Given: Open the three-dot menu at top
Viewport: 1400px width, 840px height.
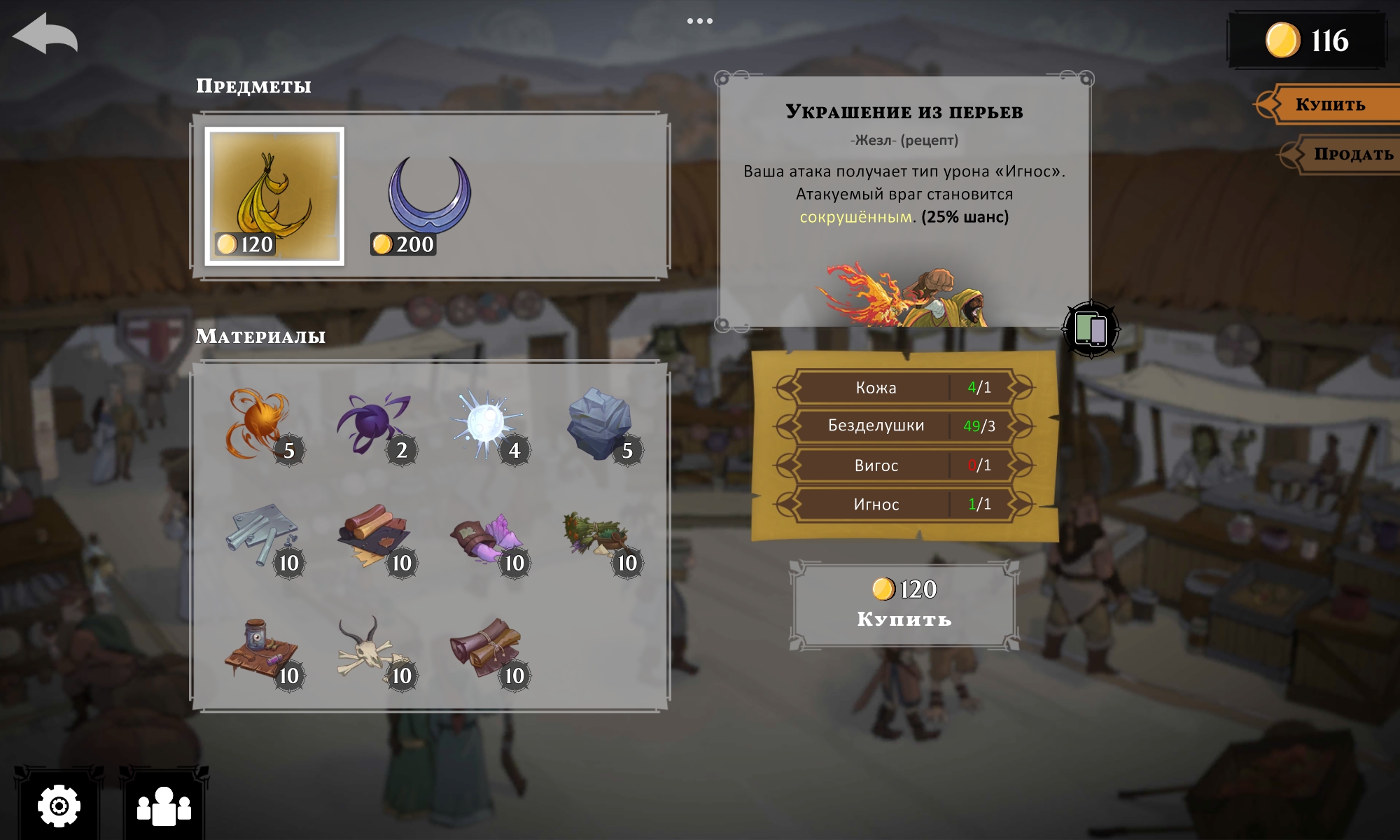Looking at the screenshot, I should pos(699,21).
